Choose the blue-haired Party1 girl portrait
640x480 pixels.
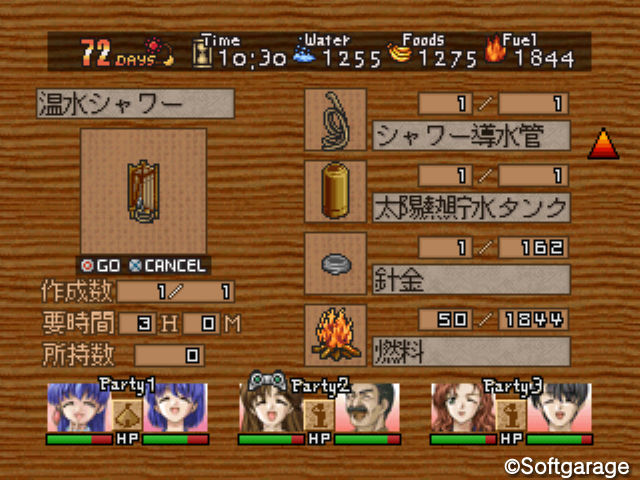point(78,408)
